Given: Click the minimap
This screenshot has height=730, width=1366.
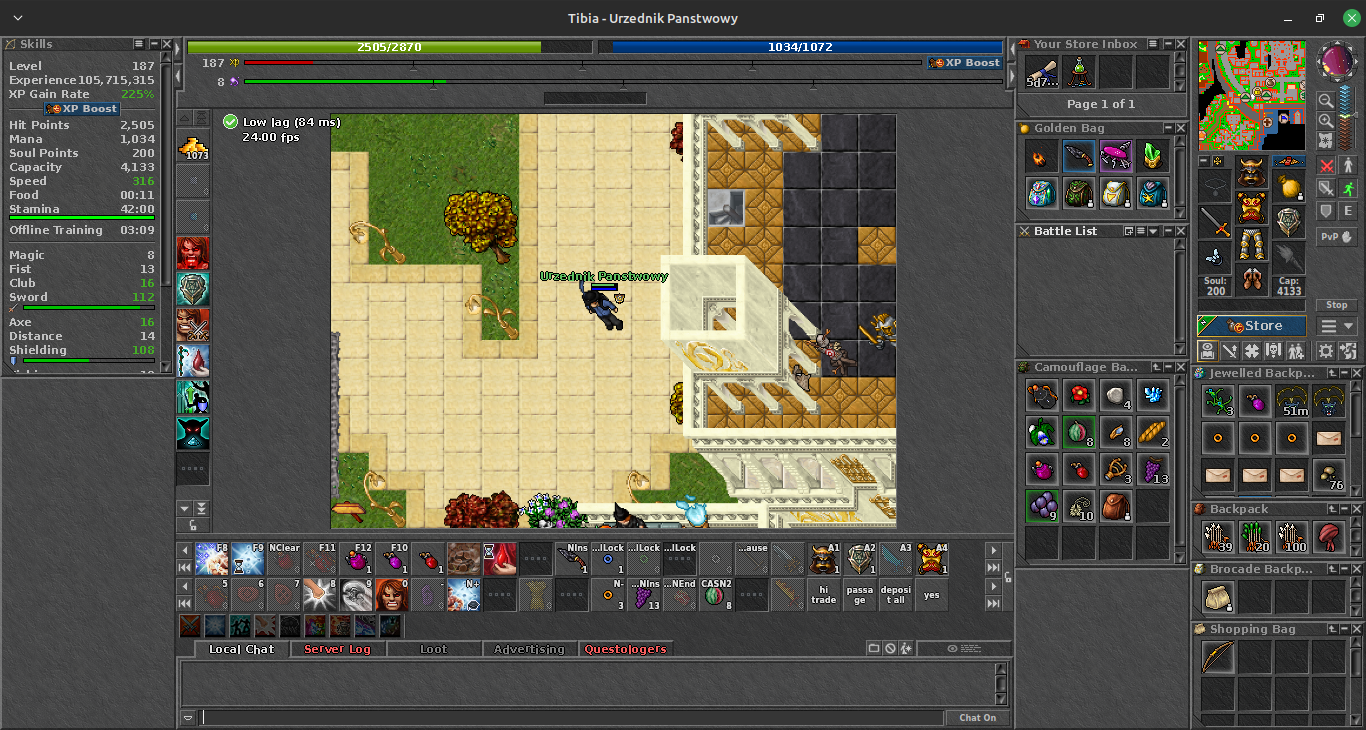Looking at the screenshot, I should [1251, 96].
